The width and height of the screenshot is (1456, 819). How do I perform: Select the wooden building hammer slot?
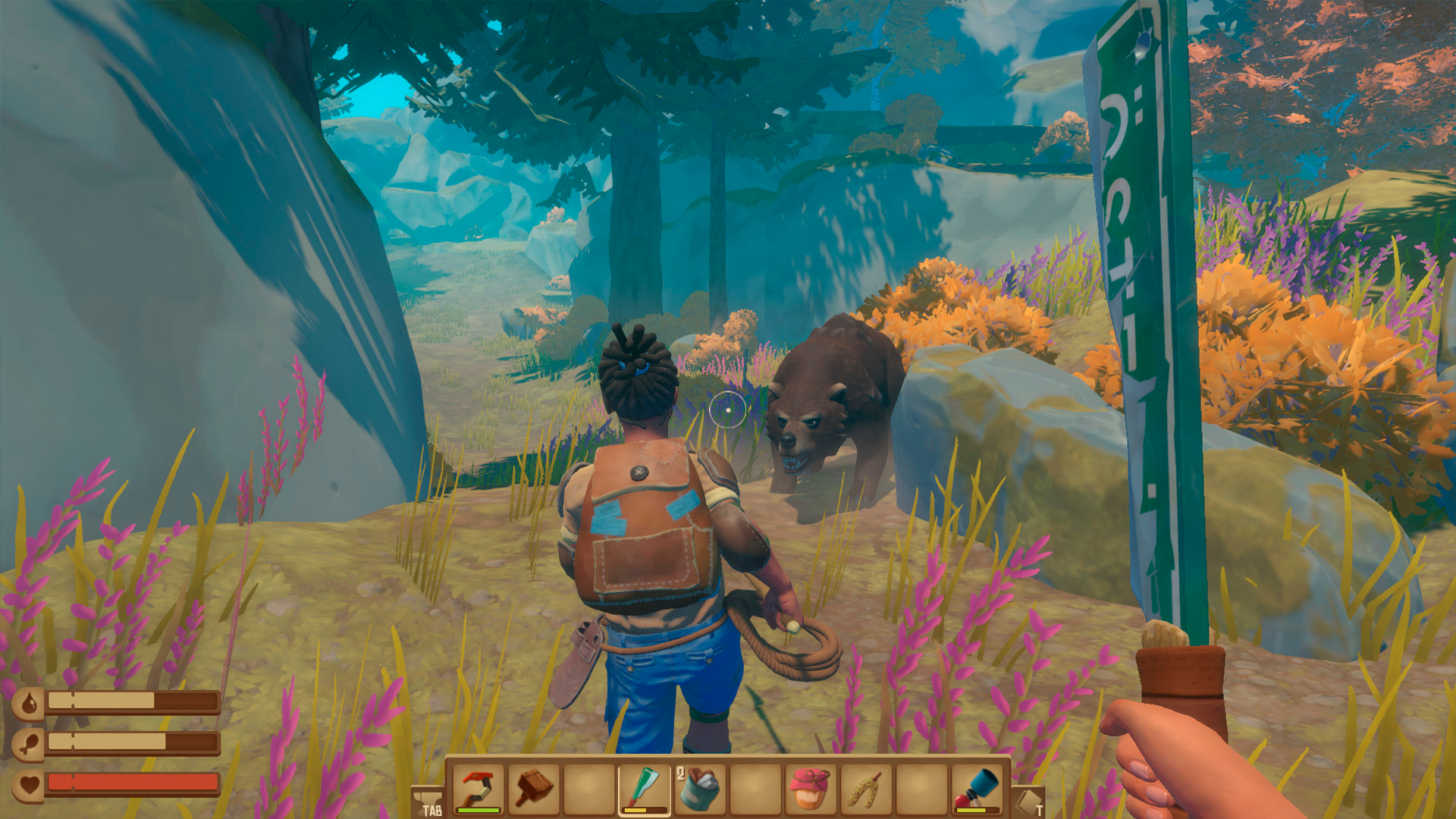tap(534, 789)
